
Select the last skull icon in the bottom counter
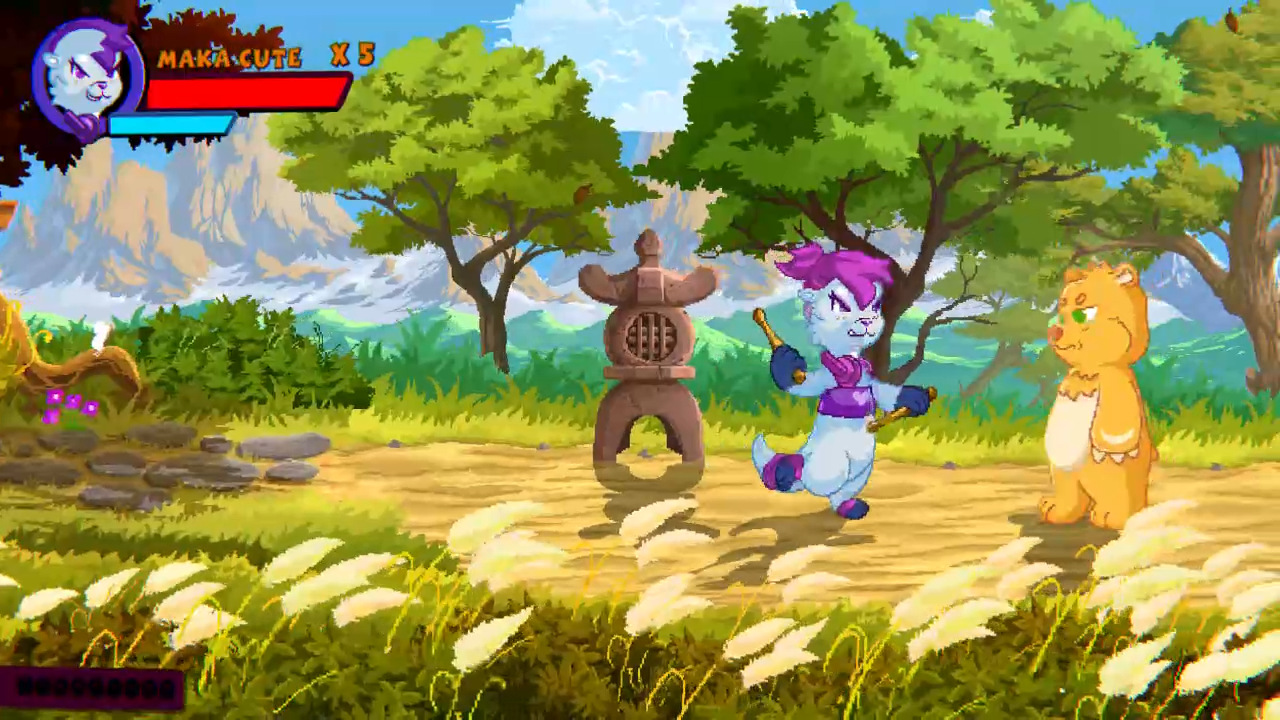(167, 688)
